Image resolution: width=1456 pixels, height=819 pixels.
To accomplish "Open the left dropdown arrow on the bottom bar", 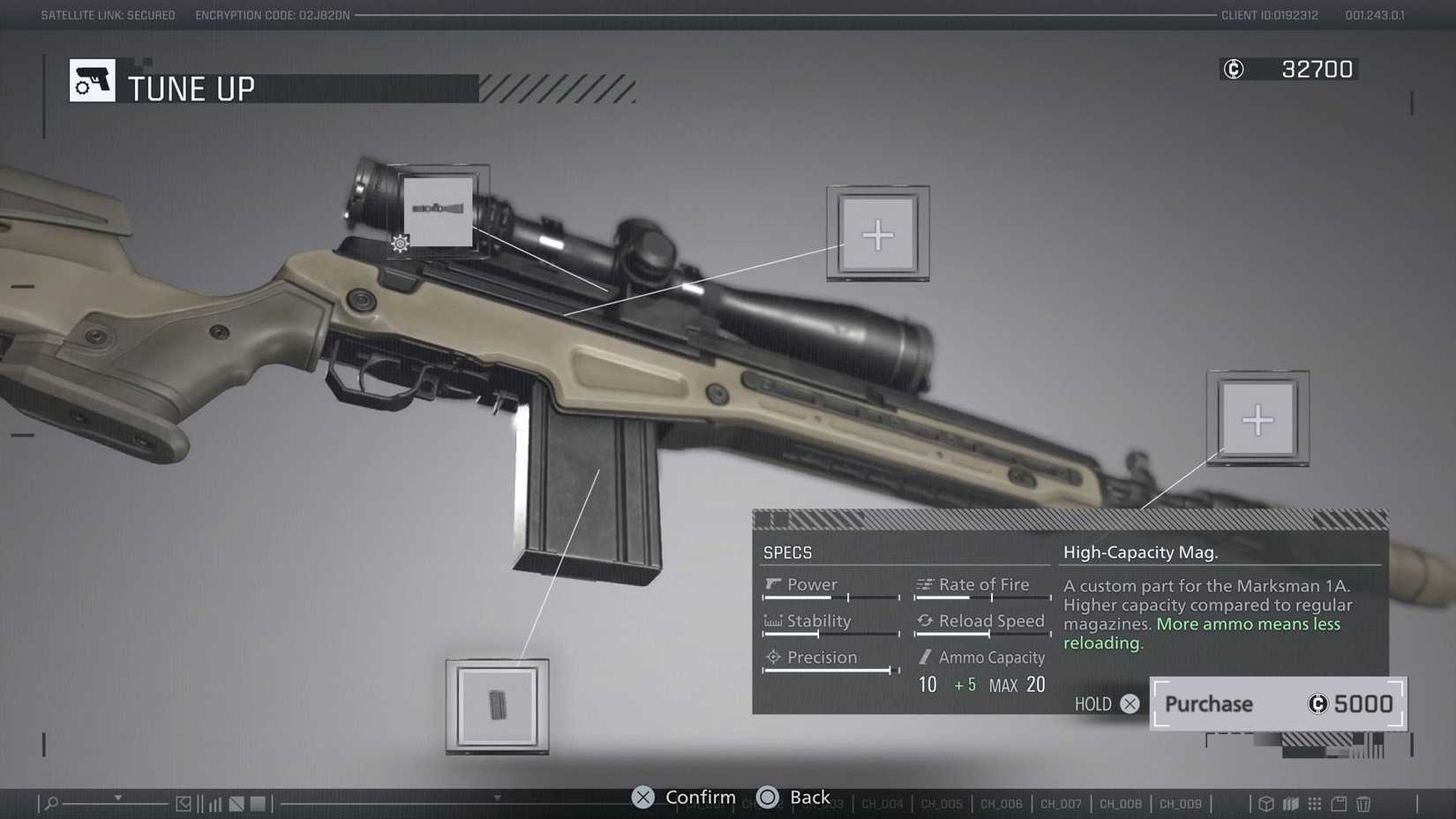I will (x=118, y=799).
